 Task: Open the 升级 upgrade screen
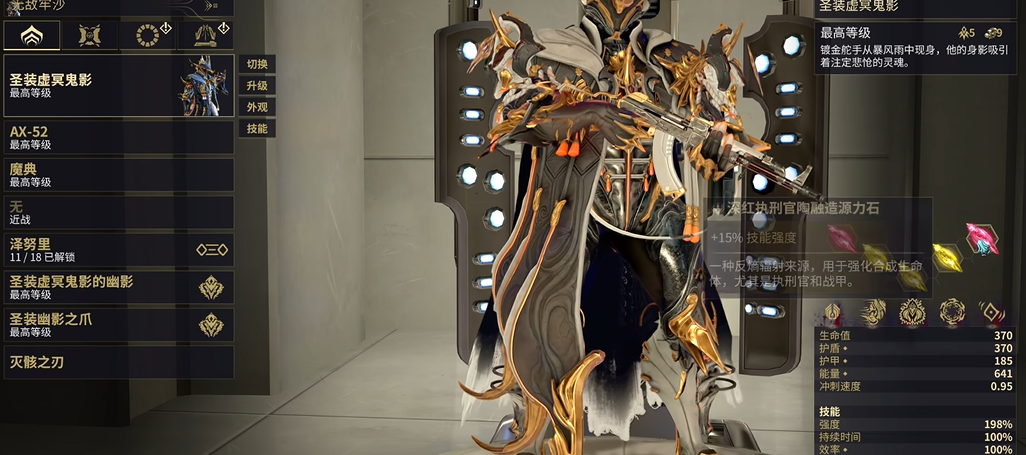(257, 86)
